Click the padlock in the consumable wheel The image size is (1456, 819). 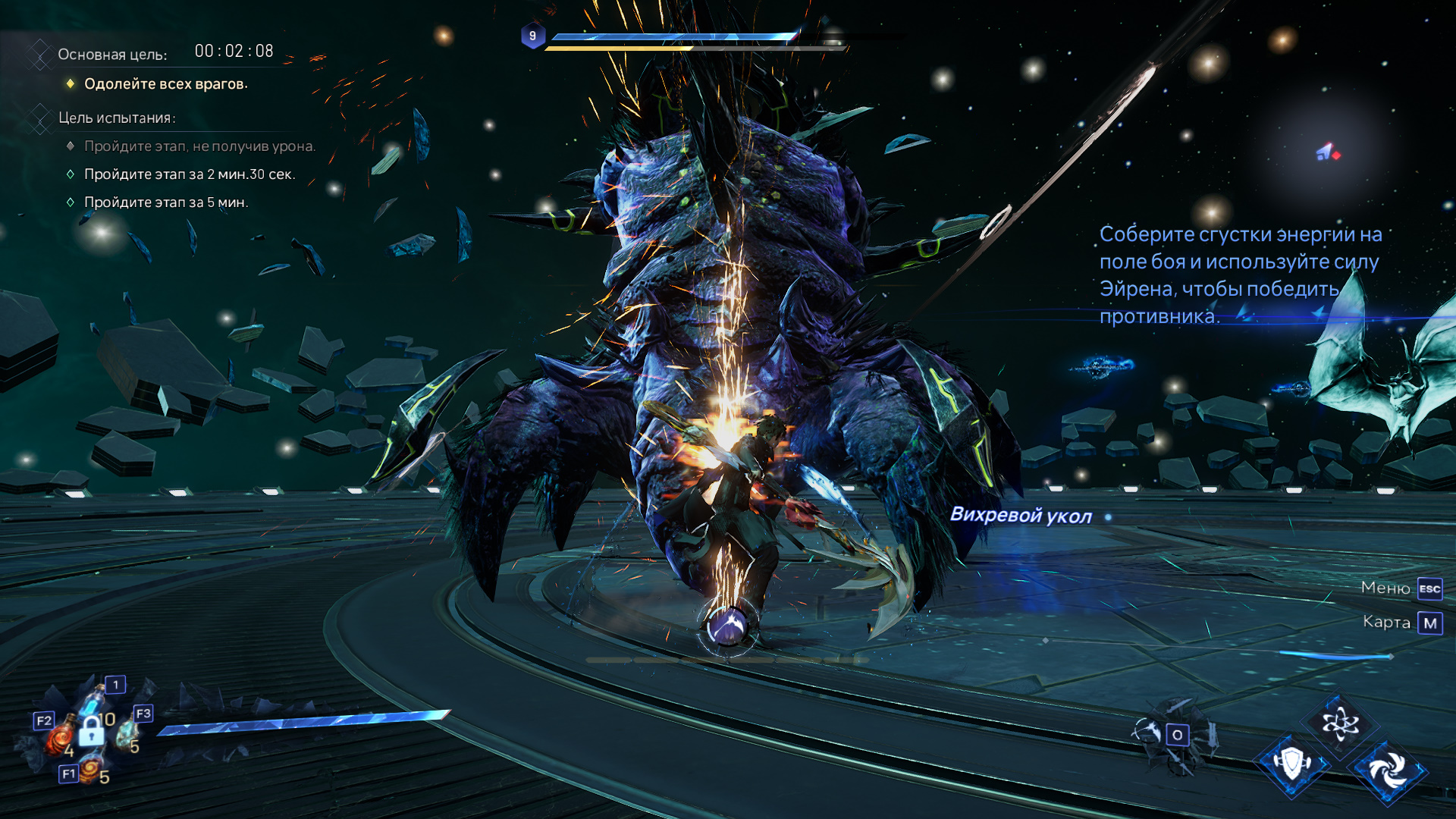91,731
